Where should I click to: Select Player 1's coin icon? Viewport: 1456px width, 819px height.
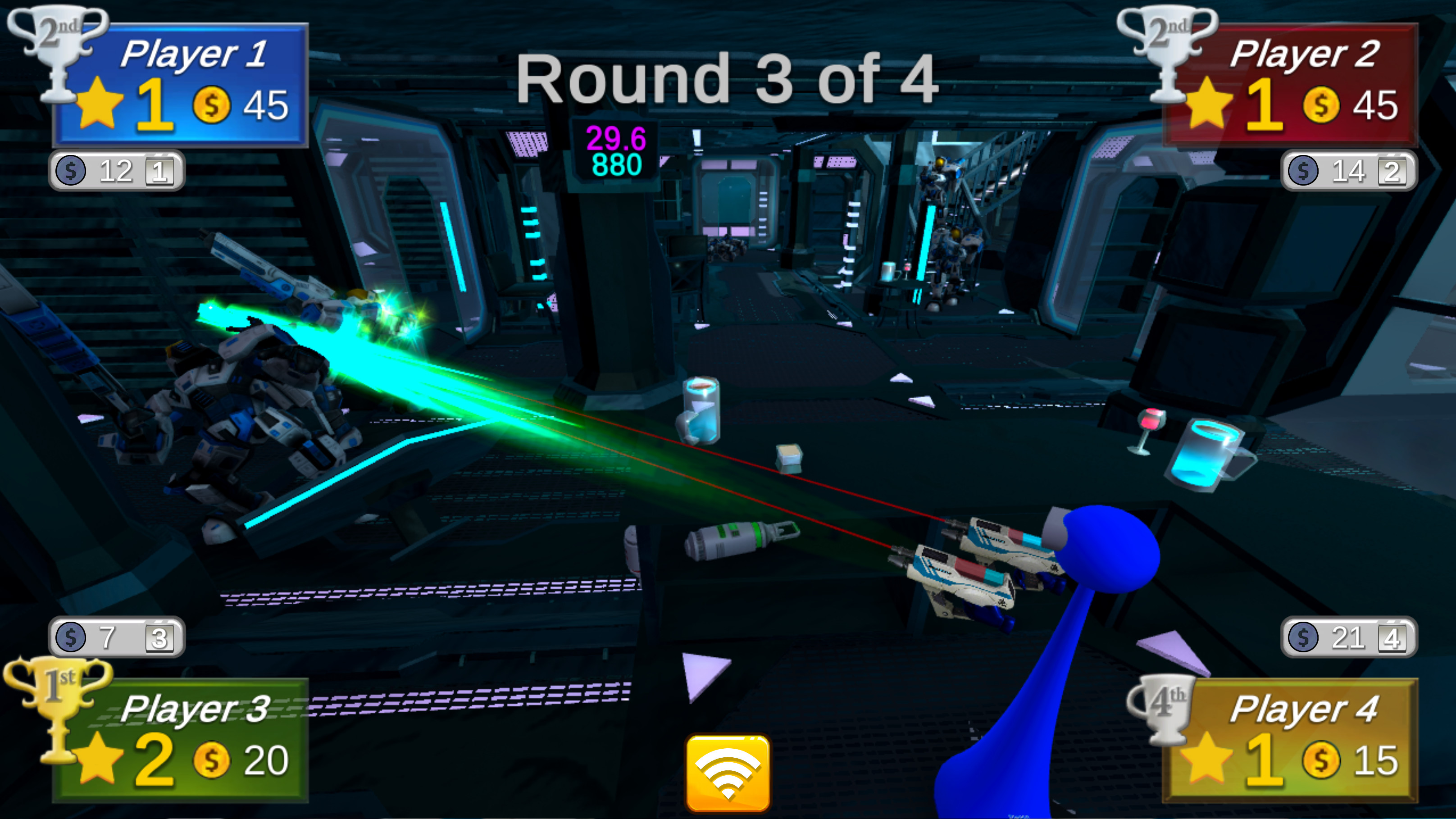(210, 107)
